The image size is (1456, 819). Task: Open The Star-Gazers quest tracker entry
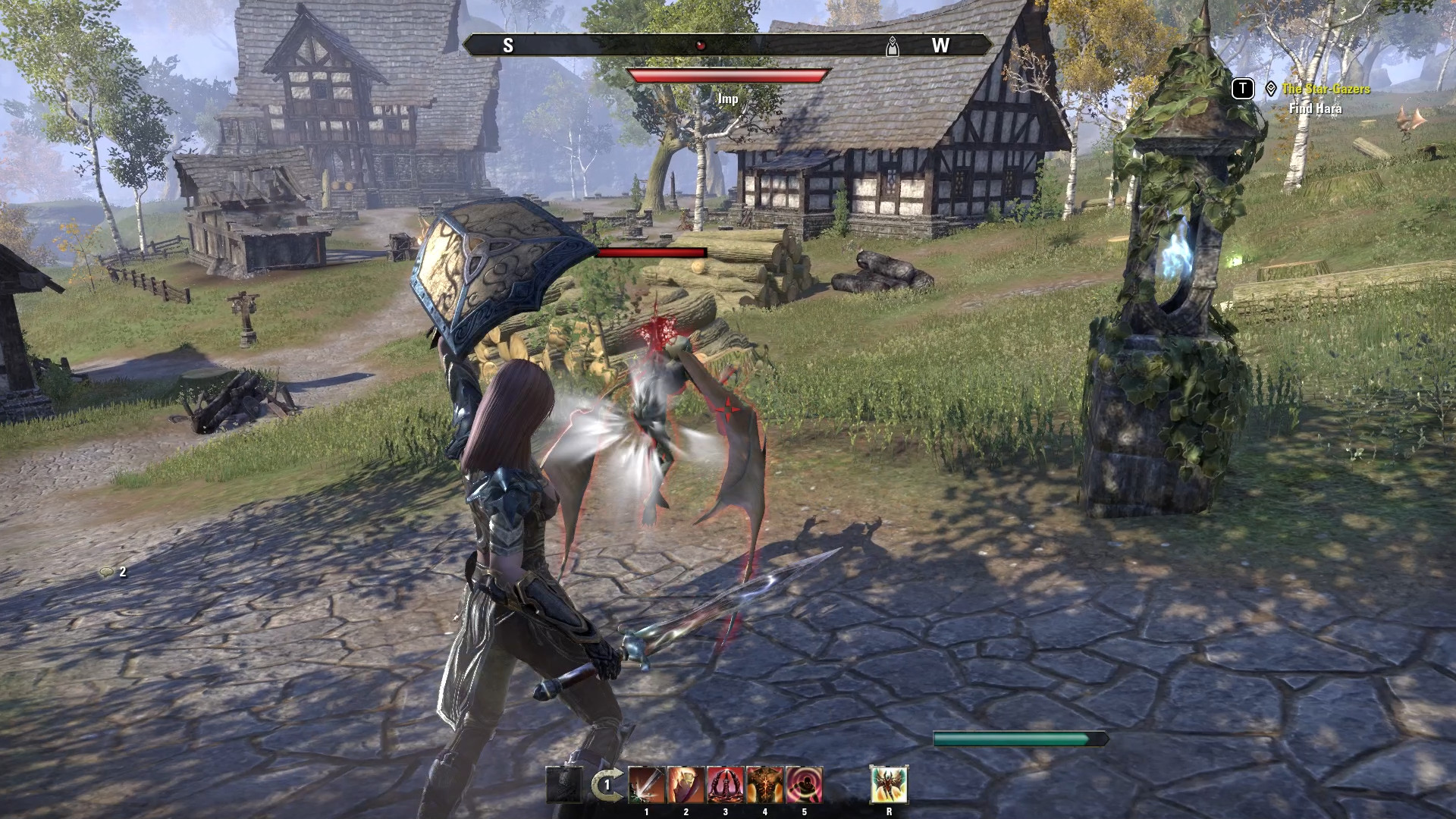1326,89
